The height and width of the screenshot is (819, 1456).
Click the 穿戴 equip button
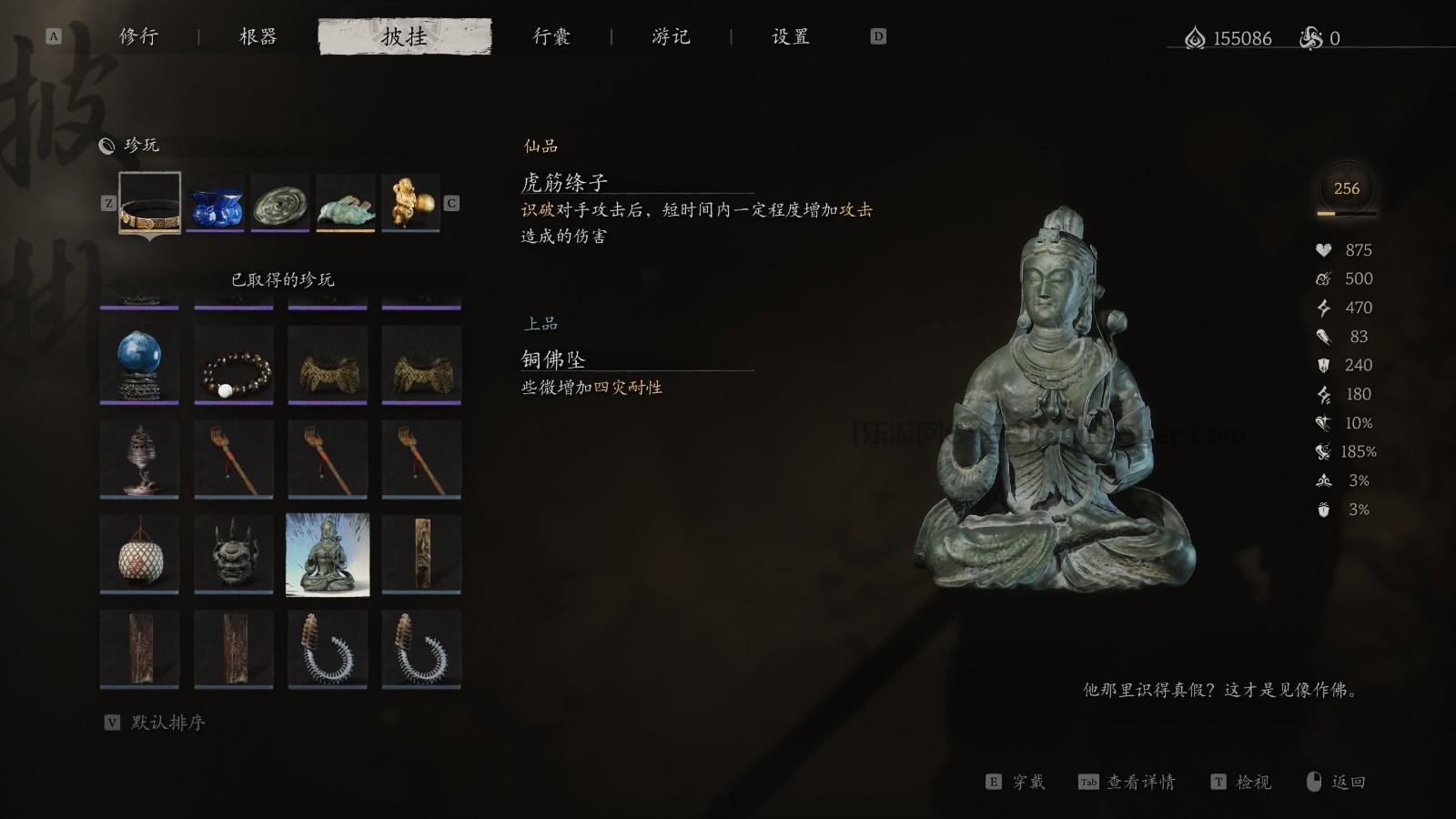pos(1030,782)
